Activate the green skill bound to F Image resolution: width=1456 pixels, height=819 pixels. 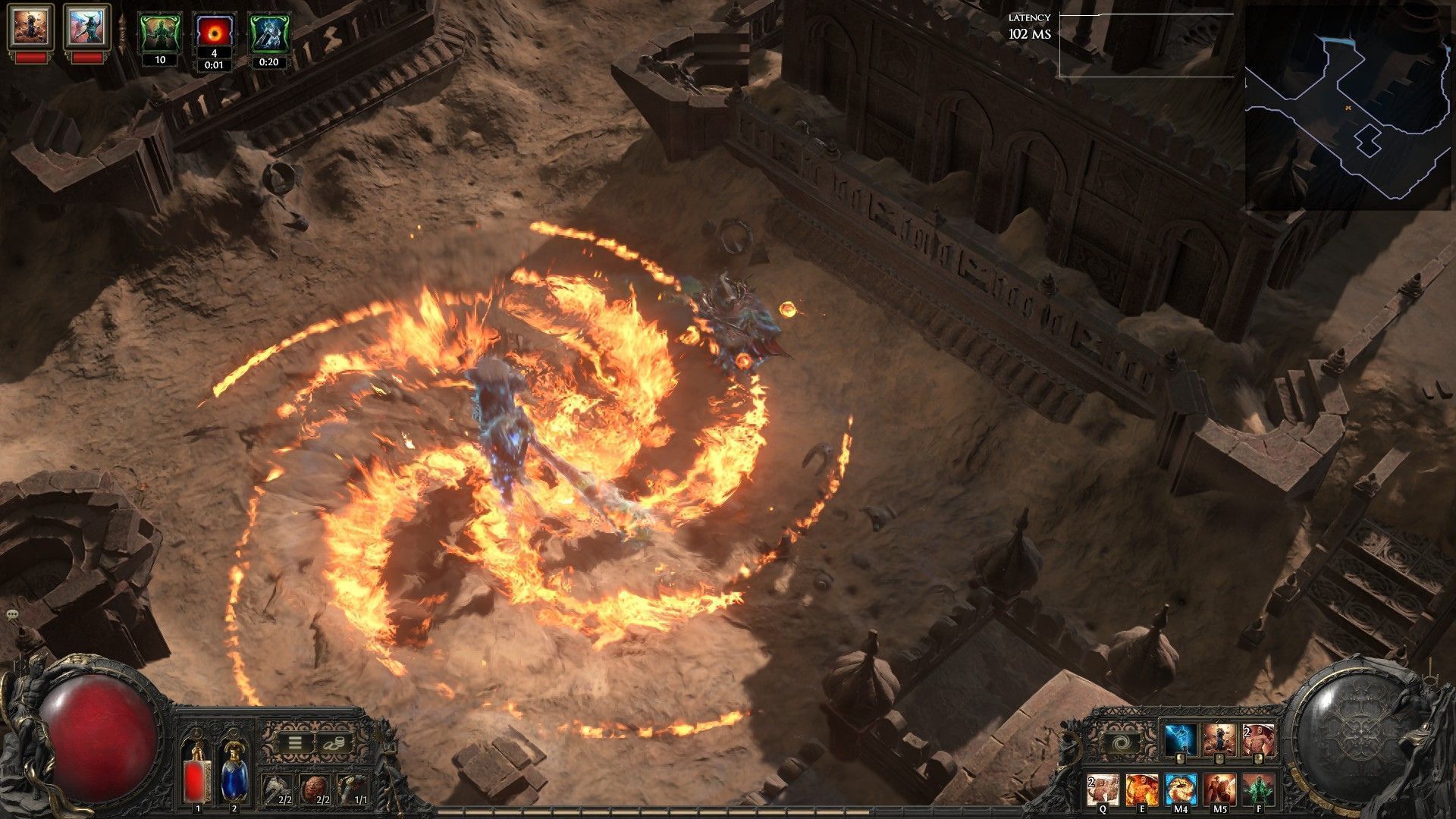1259,789
